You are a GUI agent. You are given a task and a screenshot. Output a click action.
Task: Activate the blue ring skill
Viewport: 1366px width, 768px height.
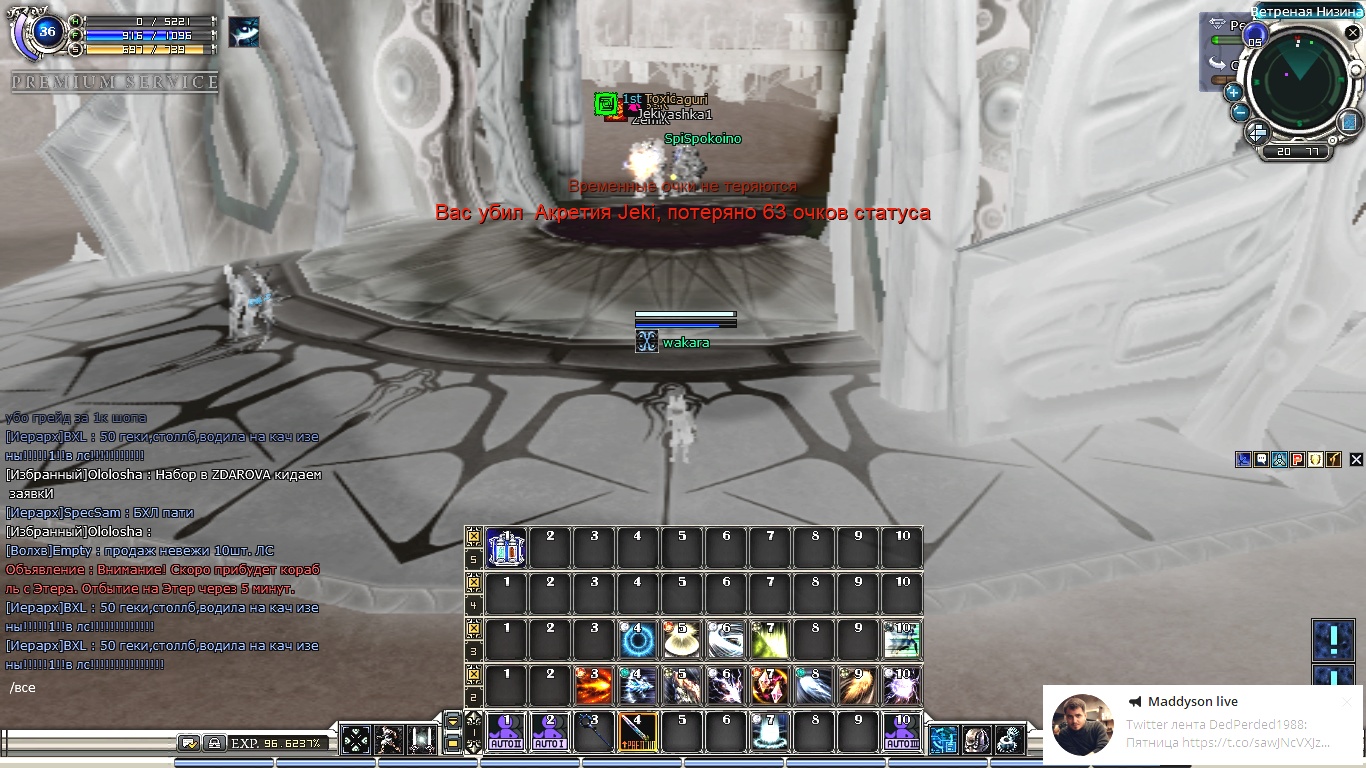click(638, 640)
